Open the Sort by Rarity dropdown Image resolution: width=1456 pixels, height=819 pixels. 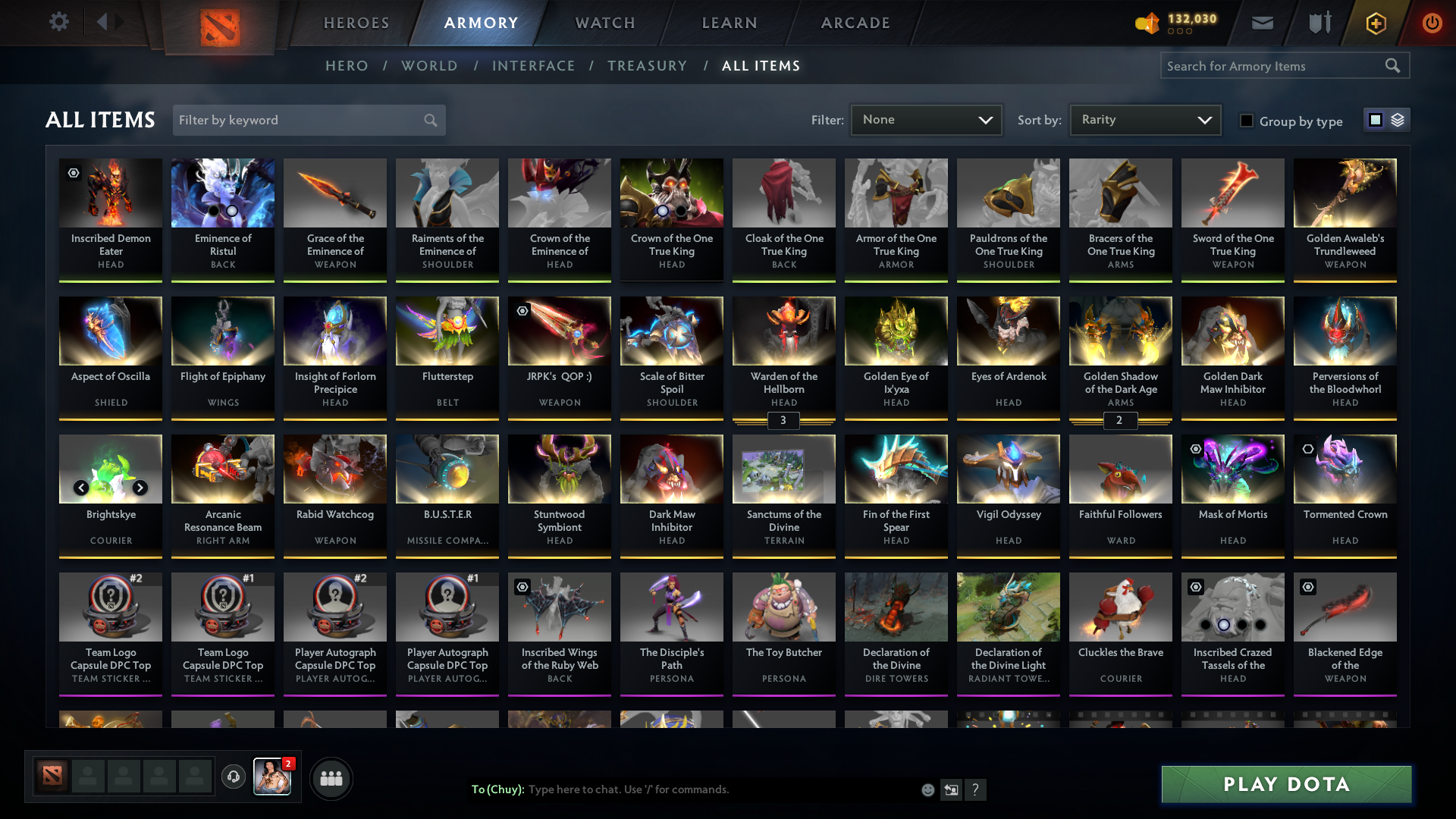(1144, 120)
